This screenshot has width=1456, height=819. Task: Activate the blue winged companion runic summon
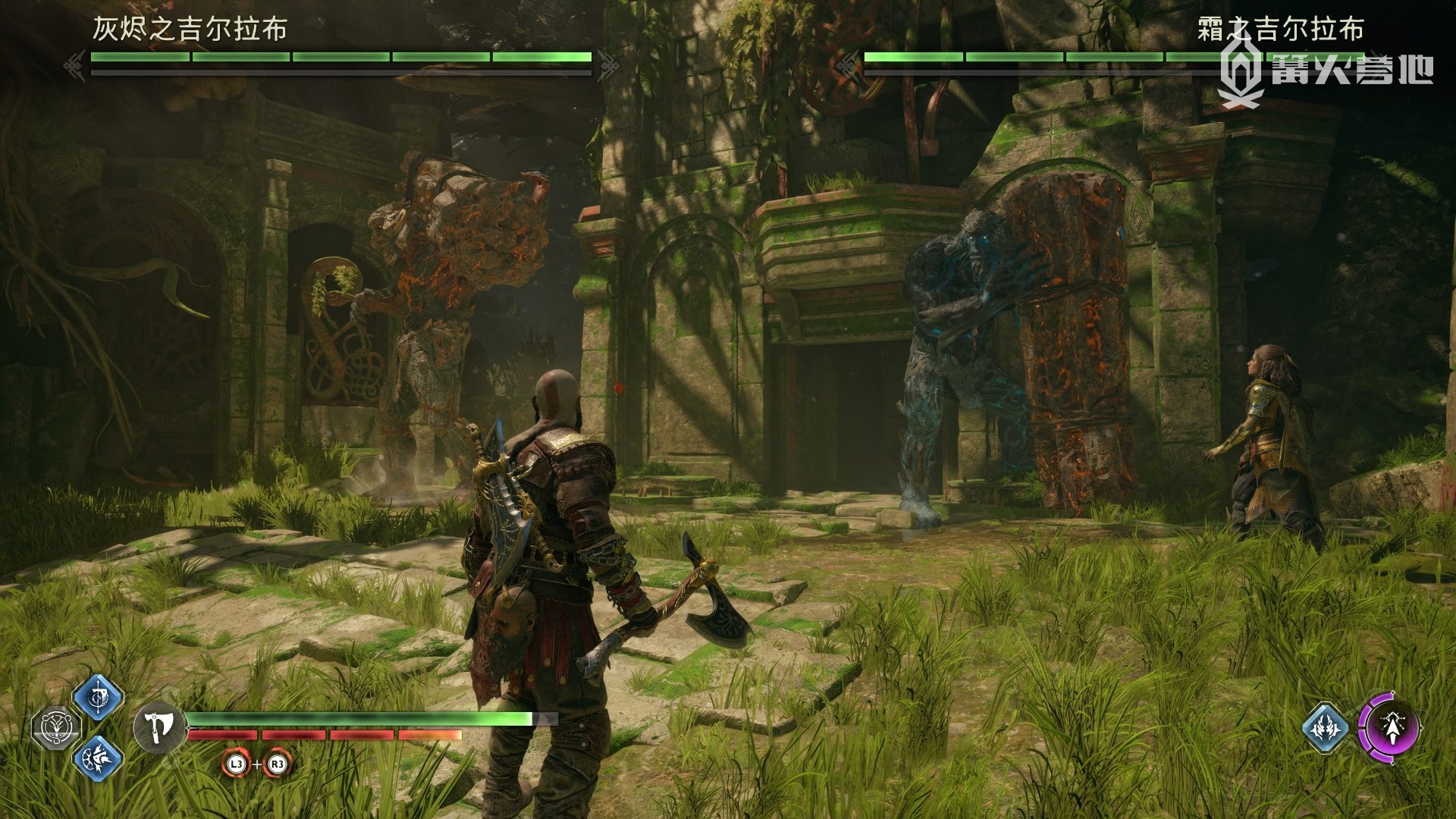(1325, 728)
